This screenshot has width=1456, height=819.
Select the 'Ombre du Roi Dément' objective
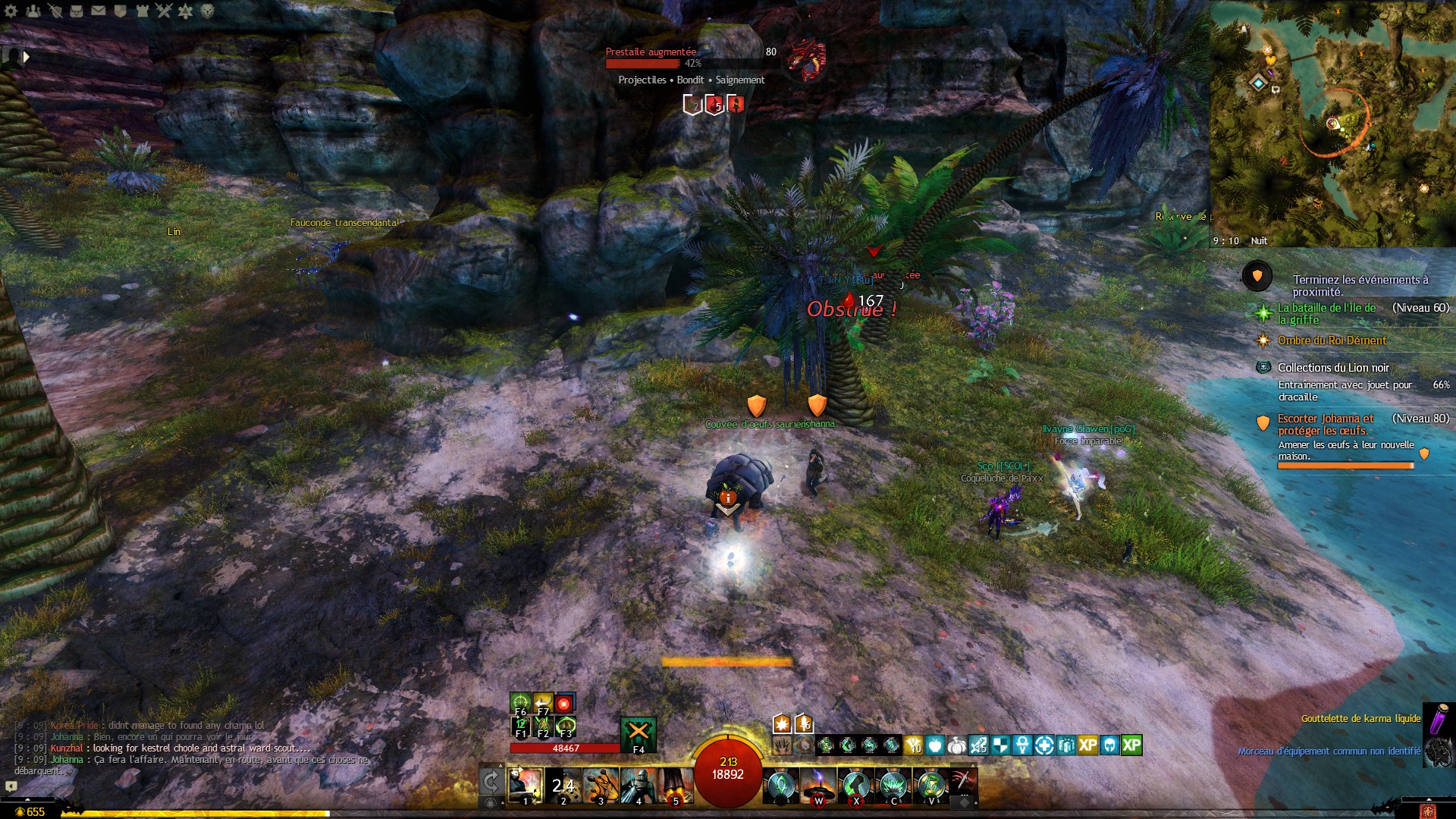1332,340
